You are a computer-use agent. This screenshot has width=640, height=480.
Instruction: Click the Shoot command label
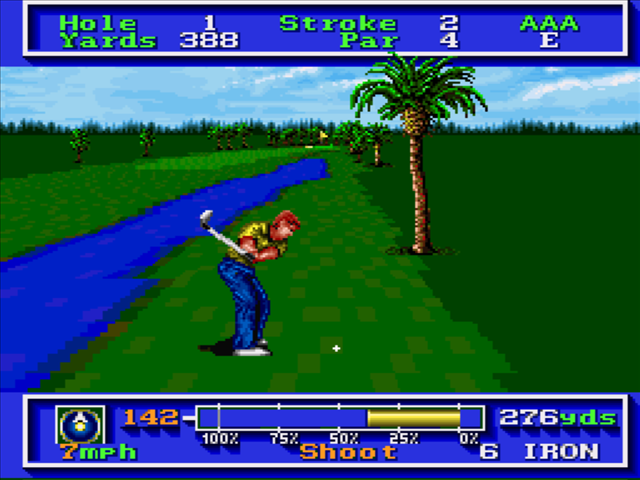click(349, 452)
